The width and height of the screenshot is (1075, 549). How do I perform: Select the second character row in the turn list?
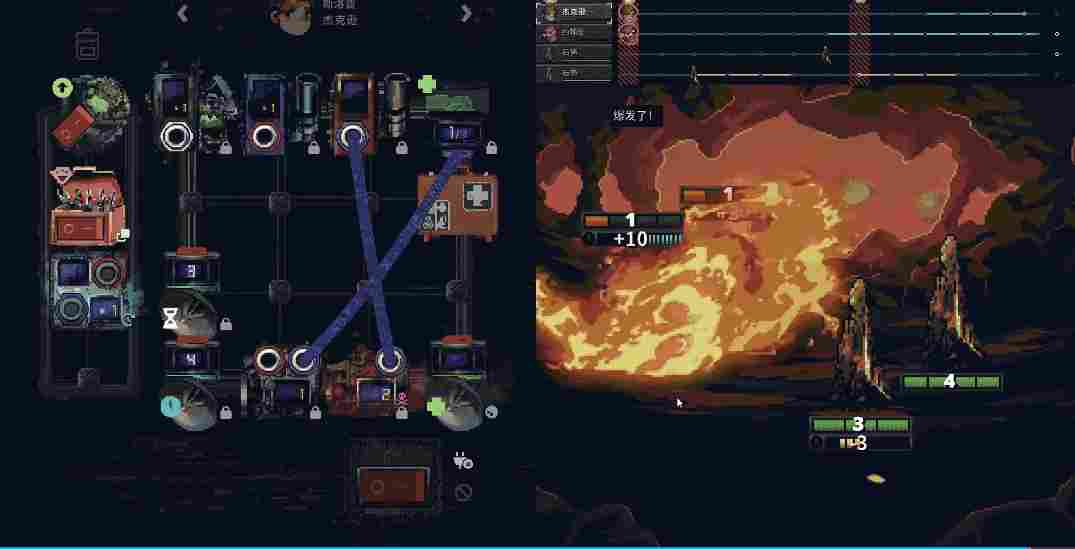(574, 32)
